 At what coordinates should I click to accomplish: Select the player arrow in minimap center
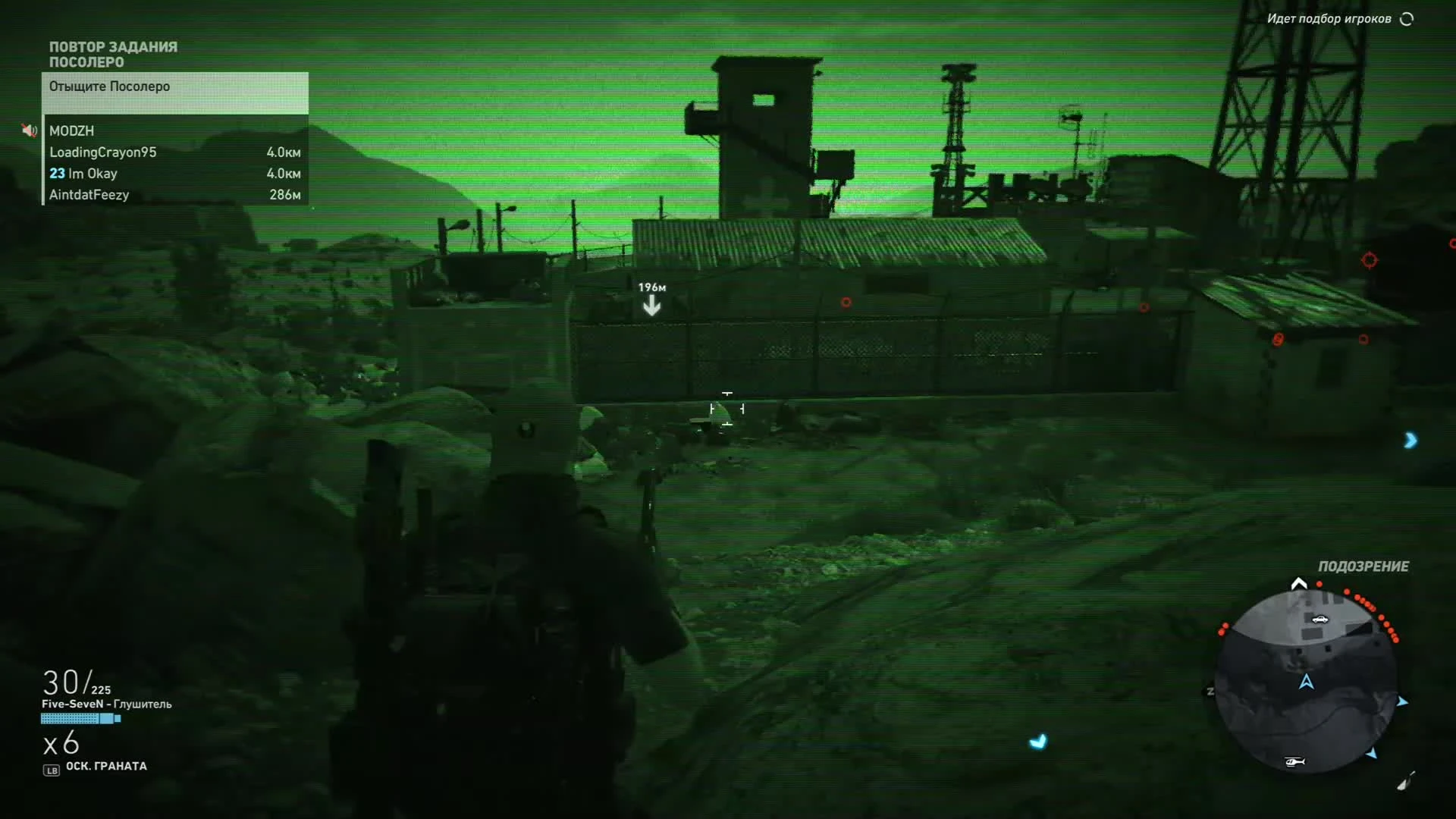click(1306, 682)
